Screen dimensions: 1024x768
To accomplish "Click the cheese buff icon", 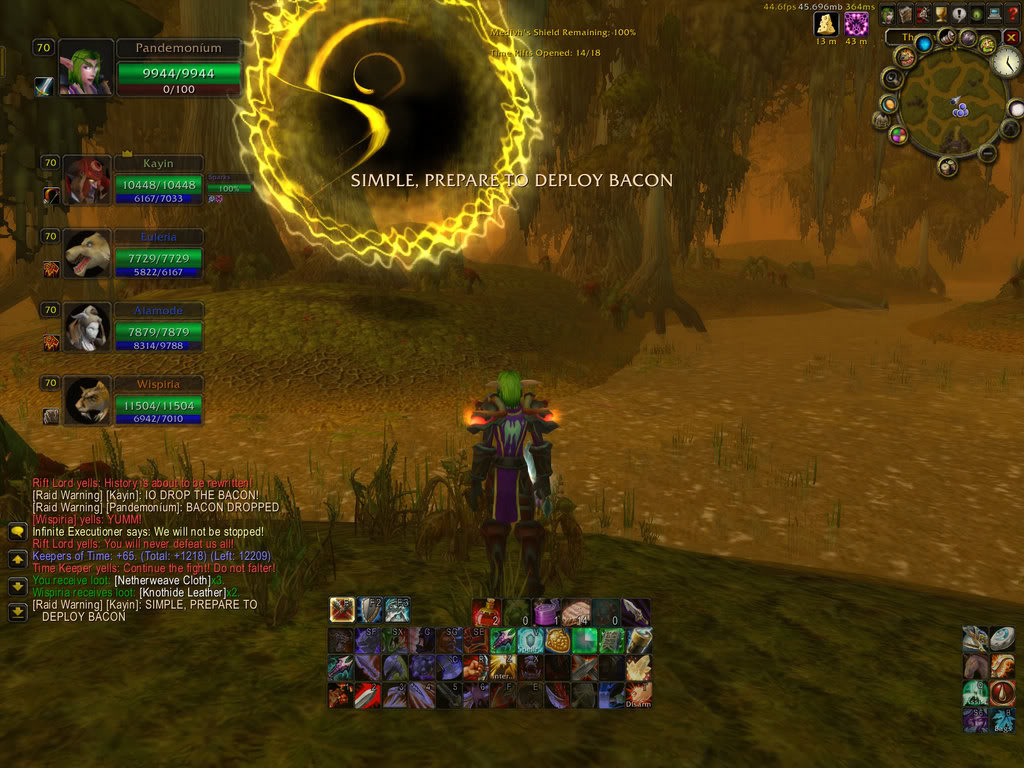I will [826, 24].
